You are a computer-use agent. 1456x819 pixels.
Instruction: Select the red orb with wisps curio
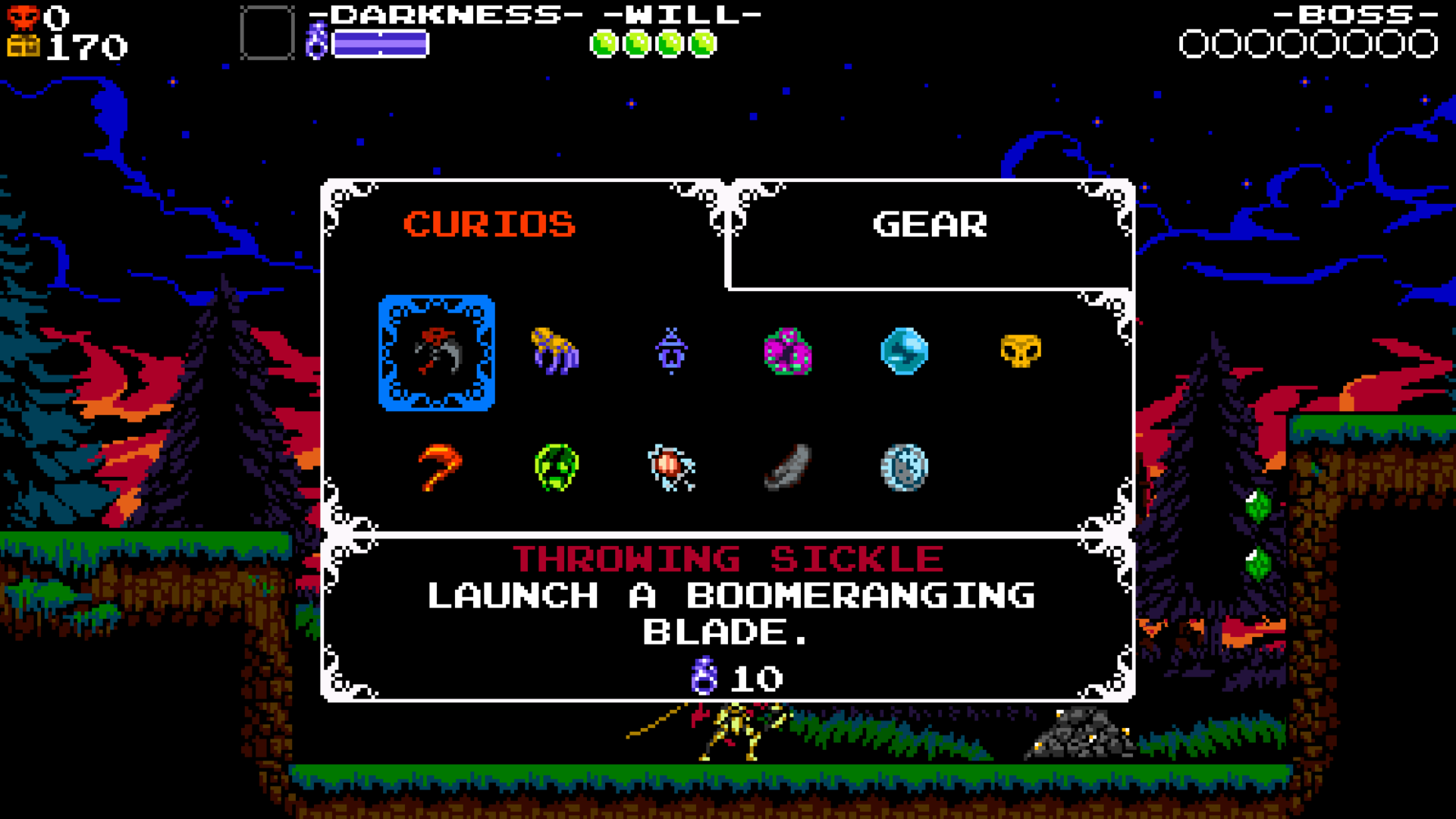pos(671,467)
